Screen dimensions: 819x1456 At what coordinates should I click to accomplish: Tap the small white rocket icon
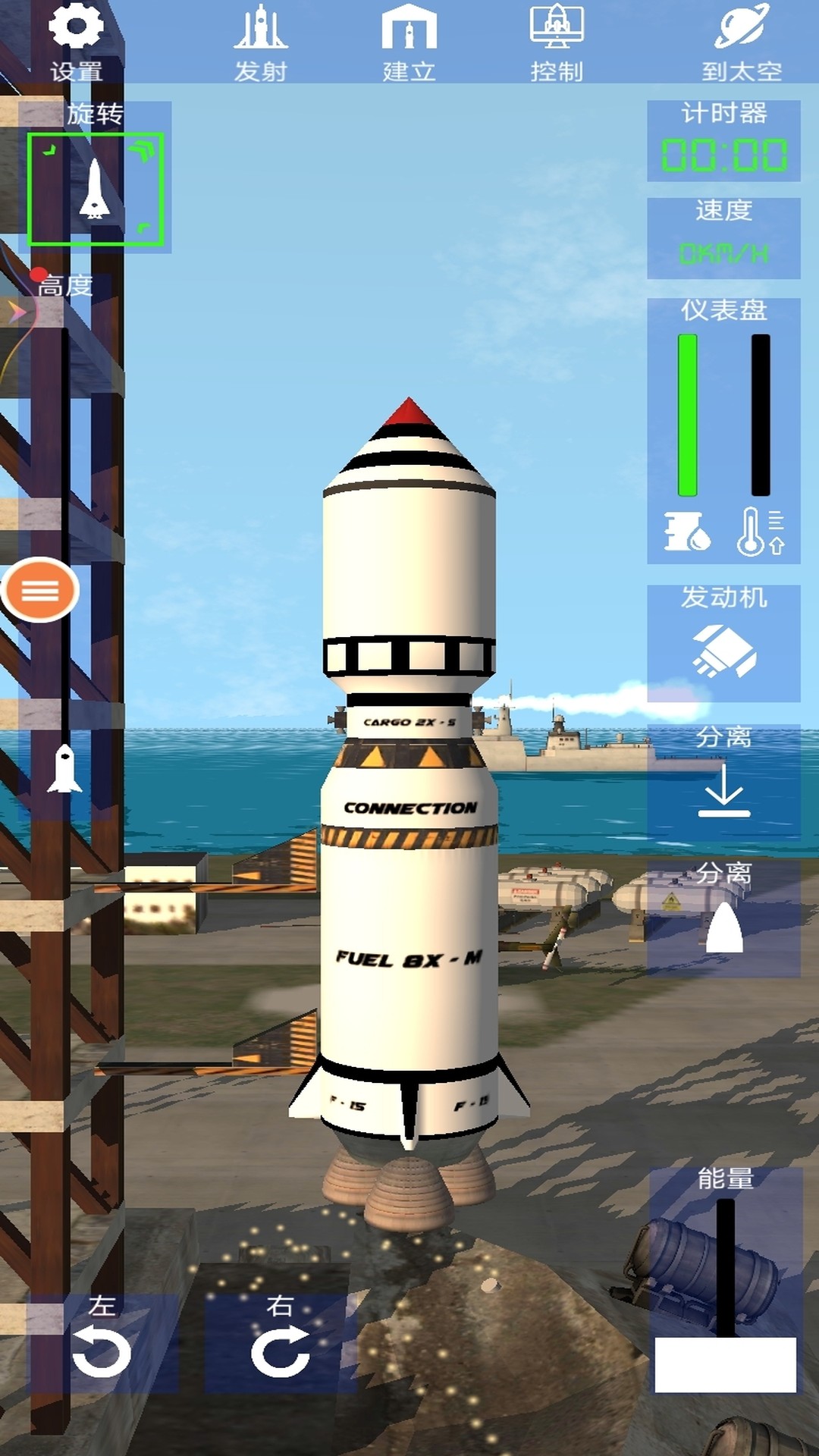coord(64,769)
